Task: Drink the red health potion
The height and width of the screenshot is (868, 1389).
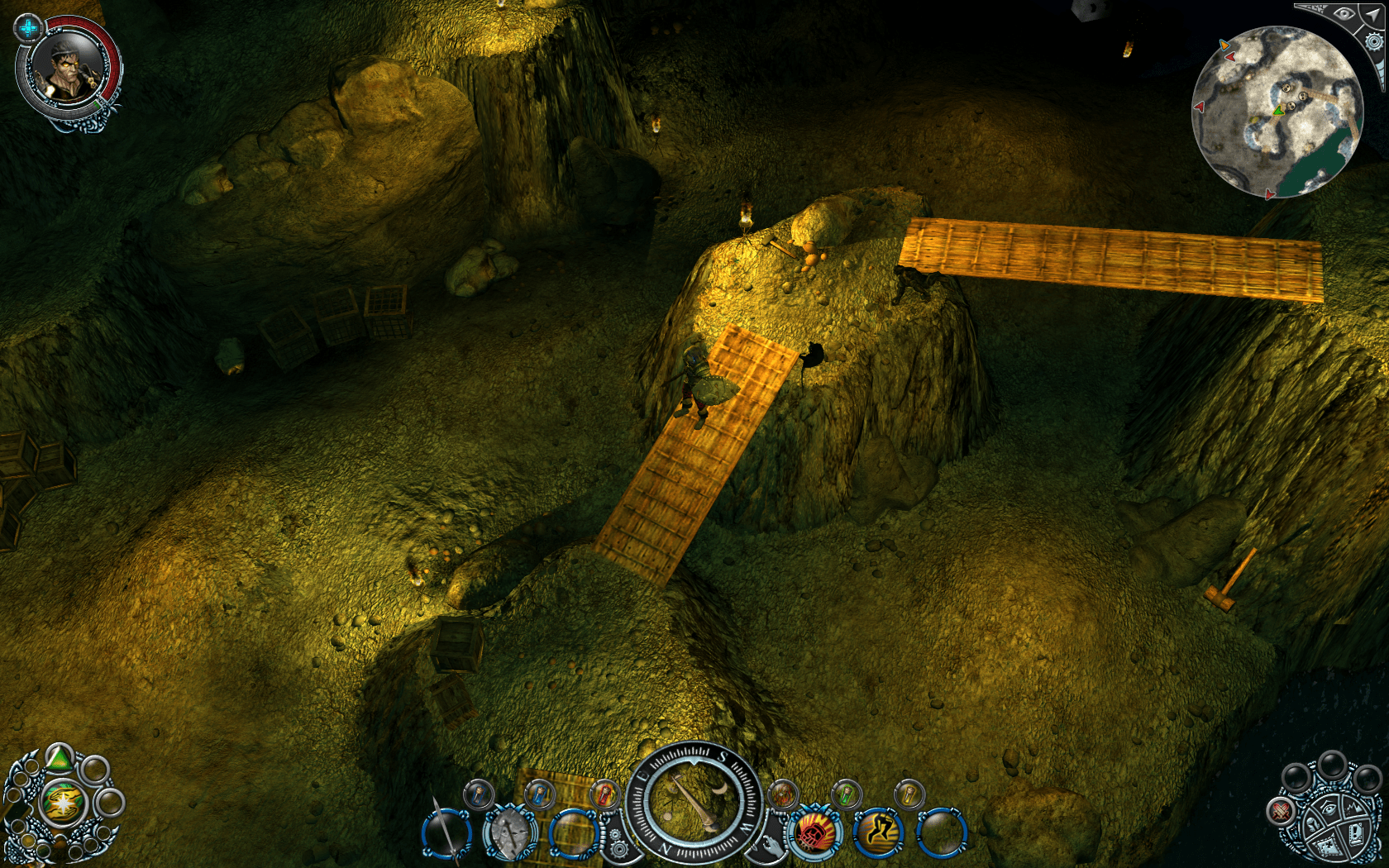Action: tap(604, 795)
